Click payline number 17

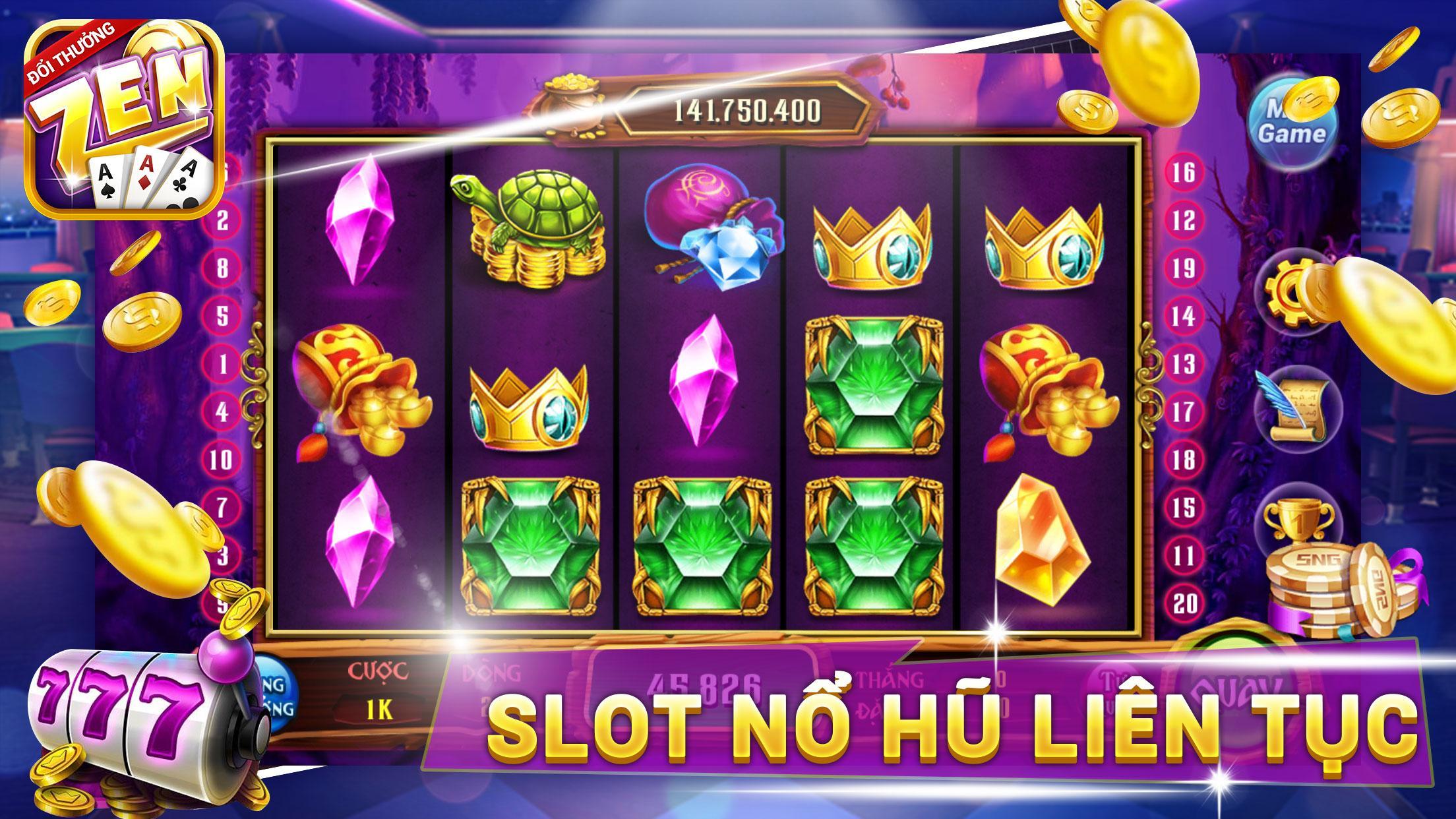(1184, 412)
